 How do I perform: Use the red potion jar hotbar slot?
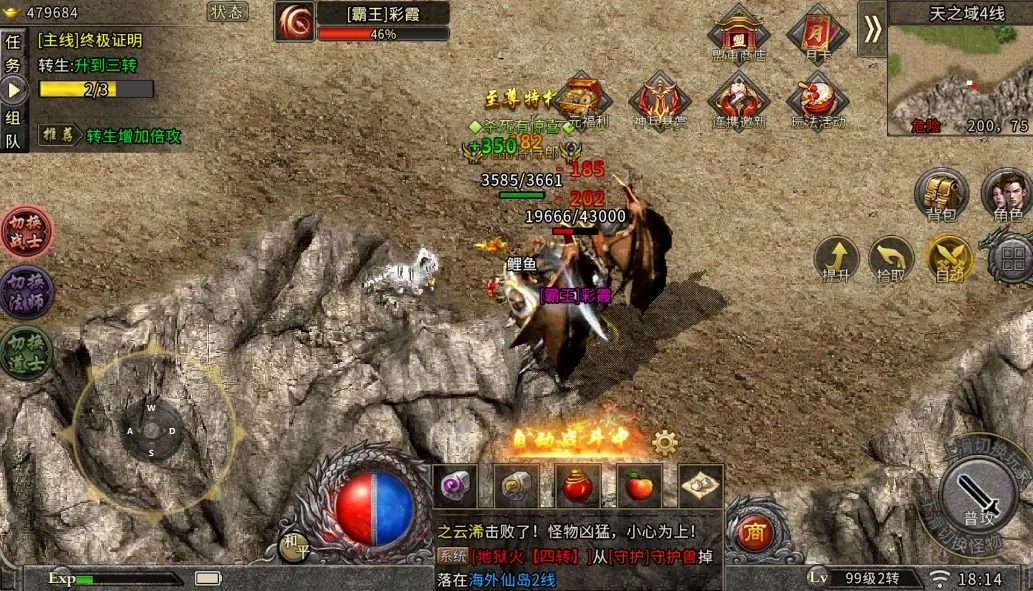579,485
